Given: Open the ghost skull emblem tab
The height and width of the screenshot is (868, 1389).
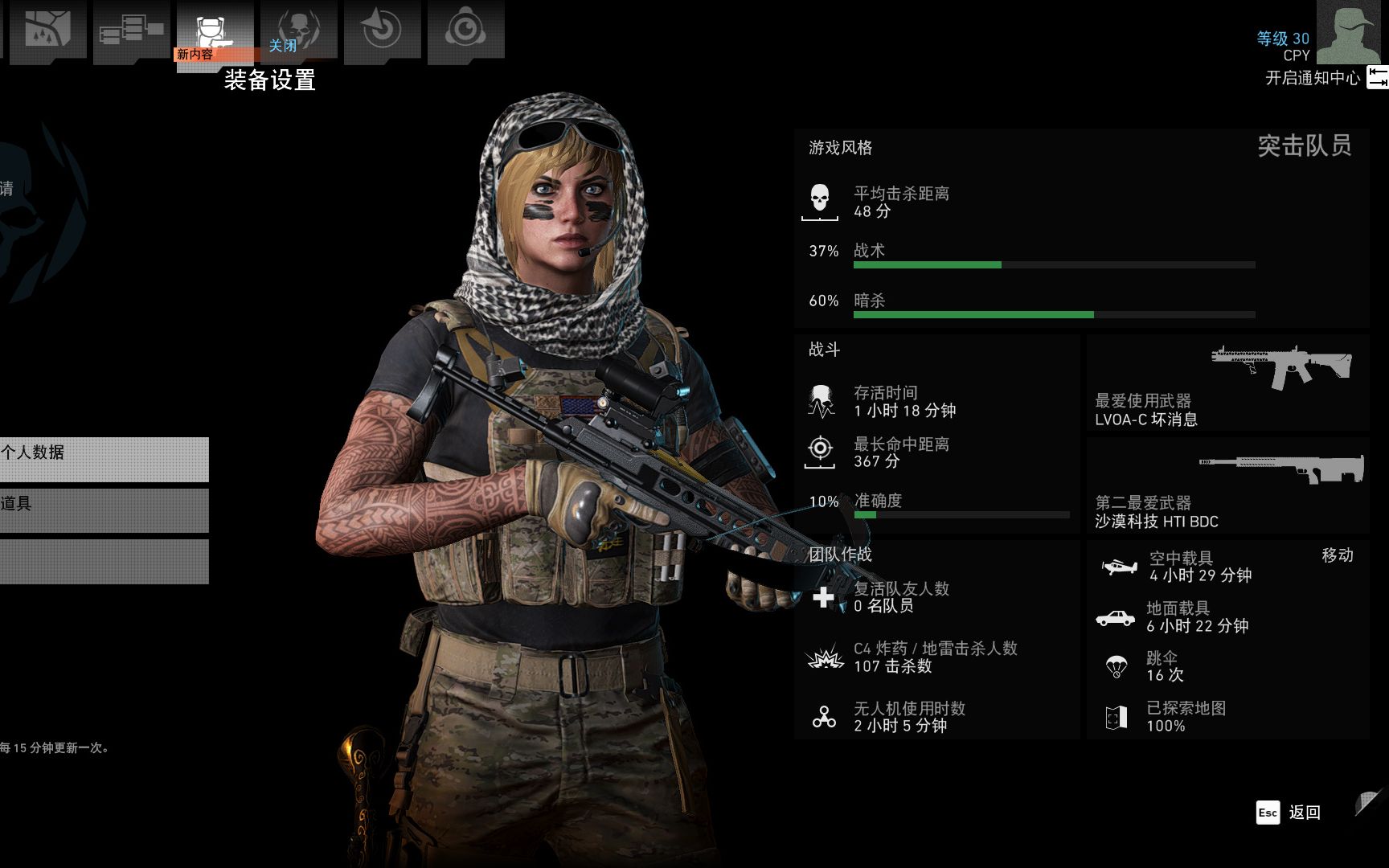Looking at the screenshot, I should [298, 30].
